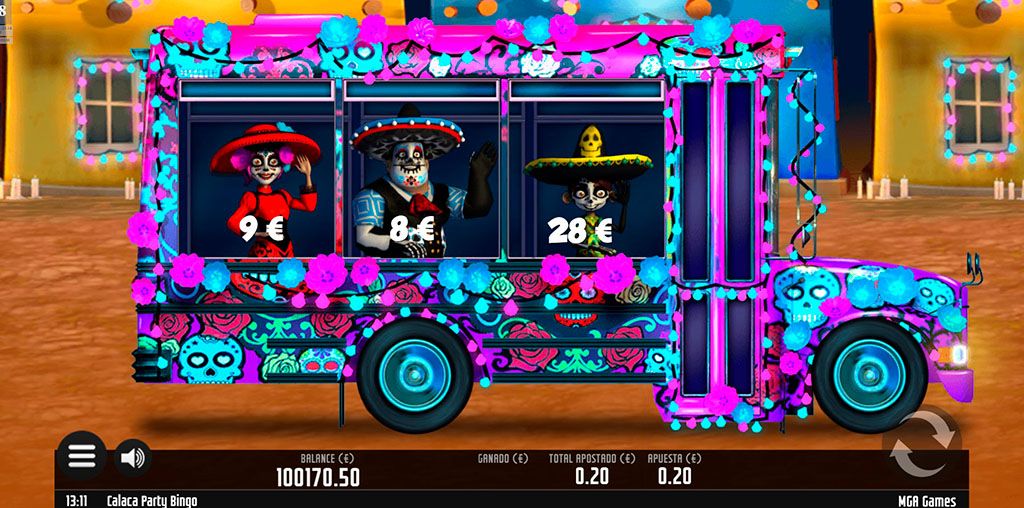
Task: Click the circular arrows spin button
Action: 919,444
